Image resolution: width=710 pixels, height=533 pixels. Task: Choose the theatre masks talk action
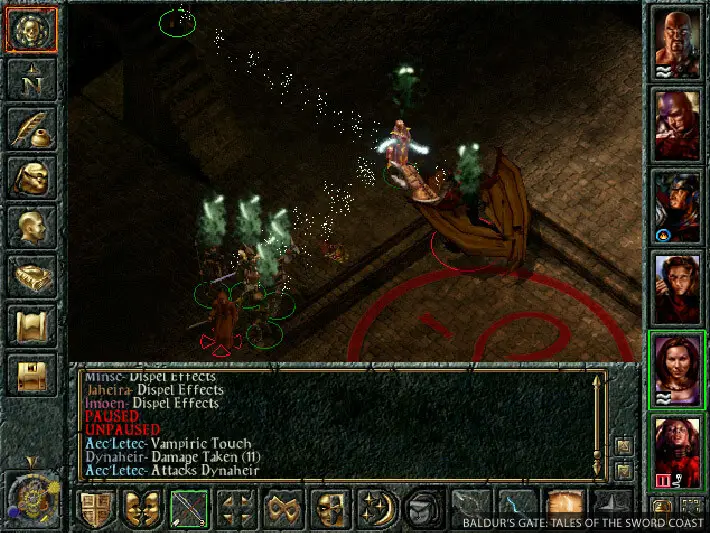143,509
